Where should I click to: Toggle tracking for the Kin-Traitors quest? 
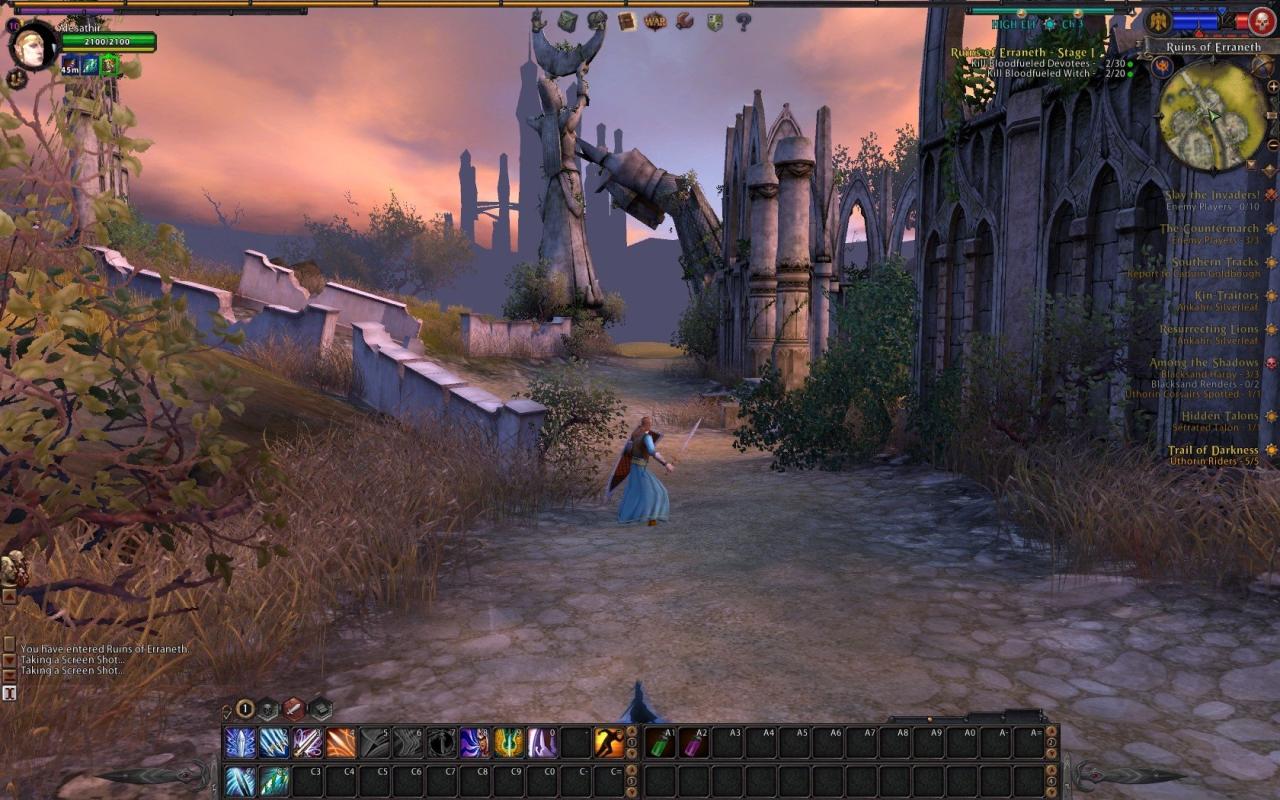(1270, 297)
